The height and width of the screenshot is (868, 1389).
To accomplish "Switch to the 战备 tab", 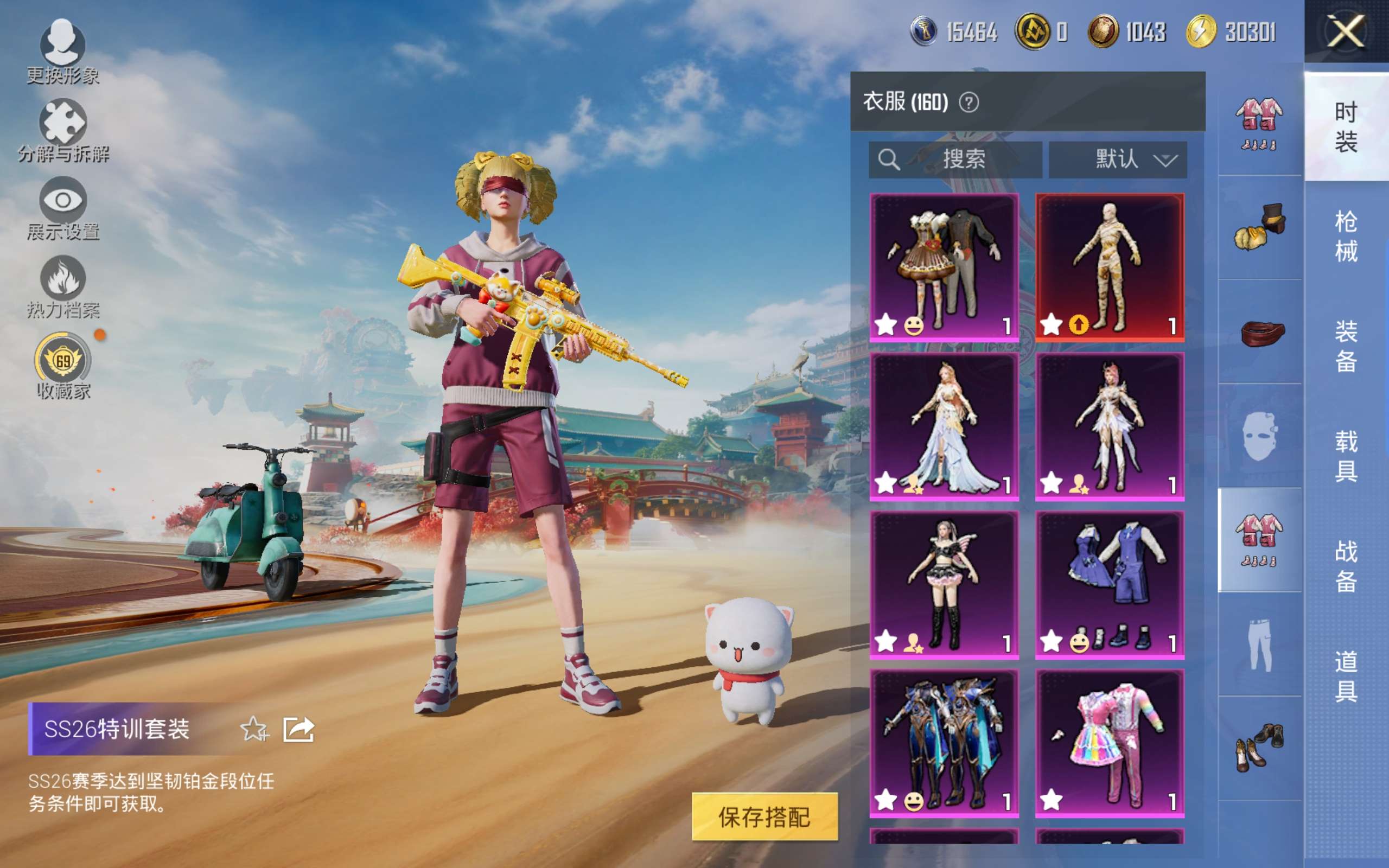I will (1346, 566).
